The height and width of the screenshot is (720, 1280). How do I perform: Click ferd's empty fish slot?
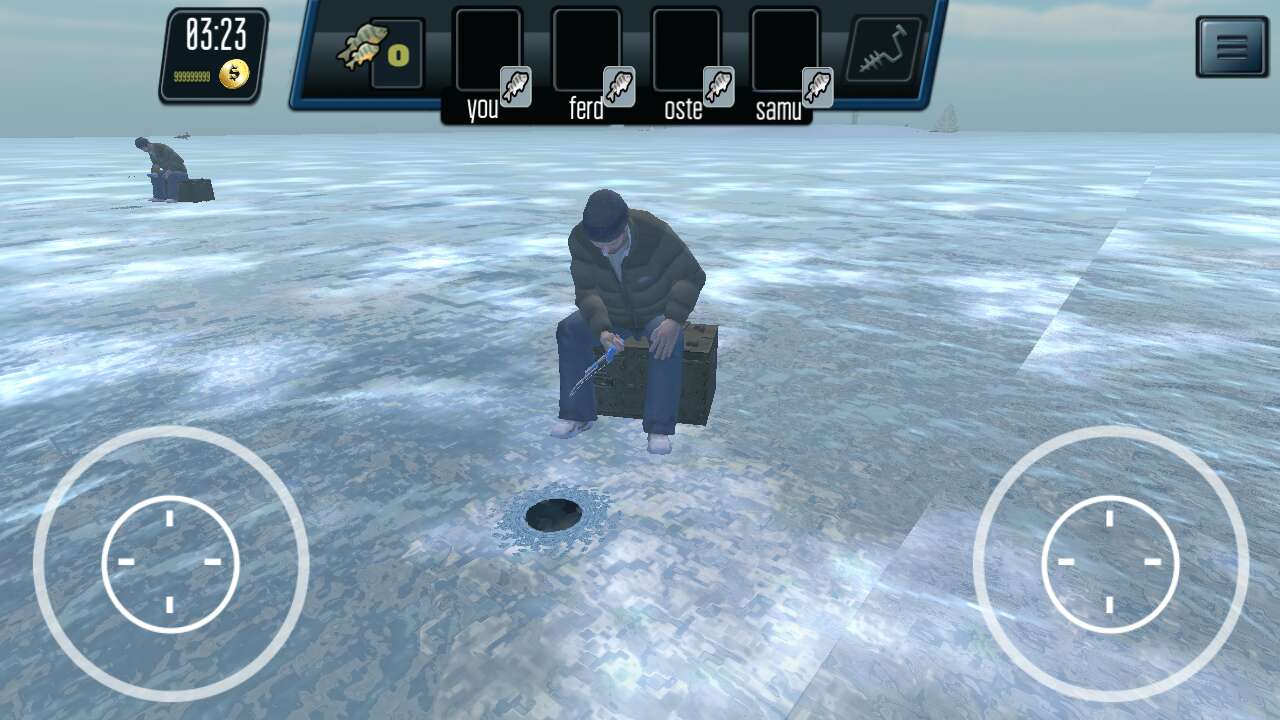pos(586,50)
